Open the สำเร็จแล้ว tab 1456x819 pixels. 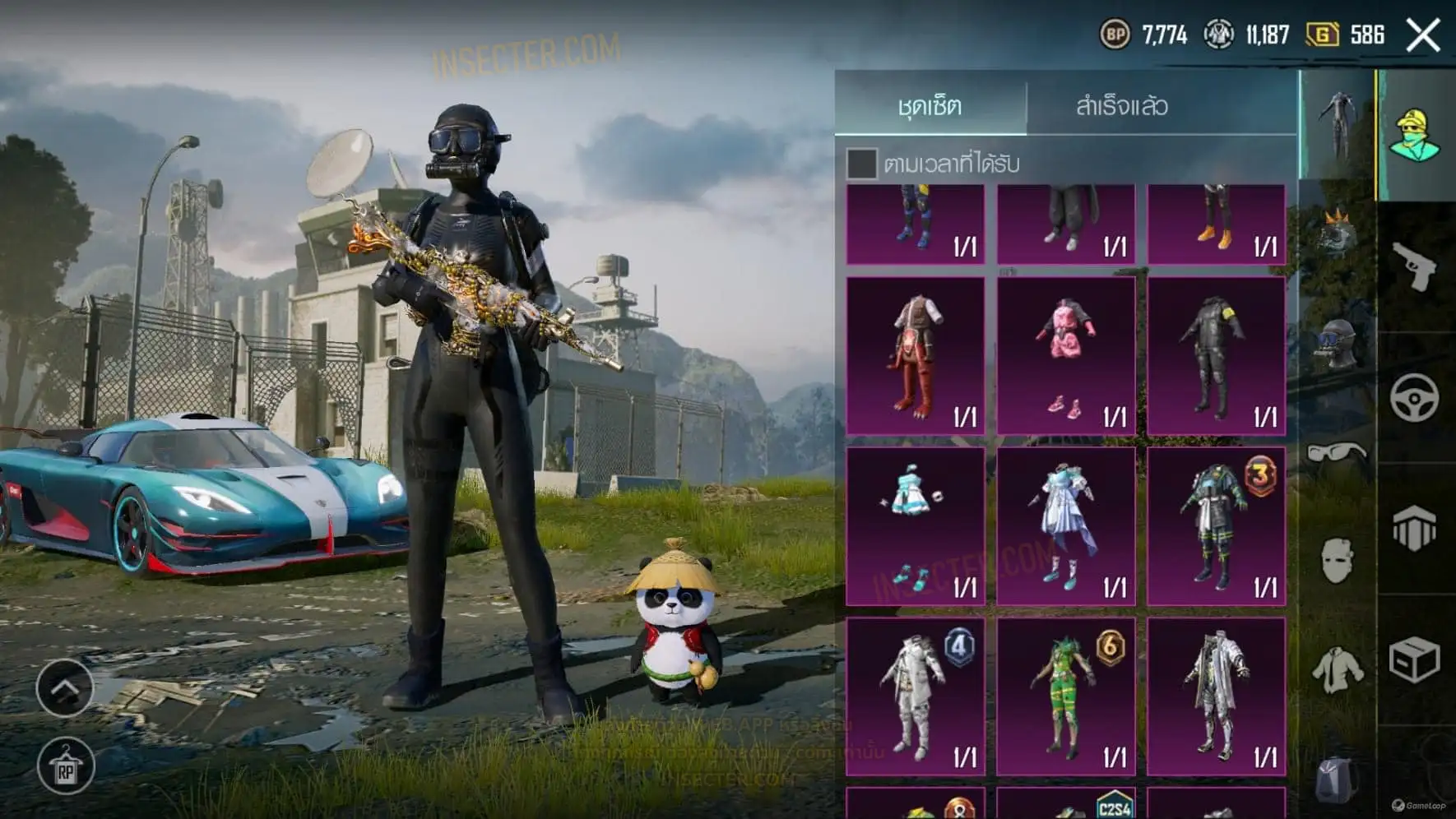(1122, 105)
